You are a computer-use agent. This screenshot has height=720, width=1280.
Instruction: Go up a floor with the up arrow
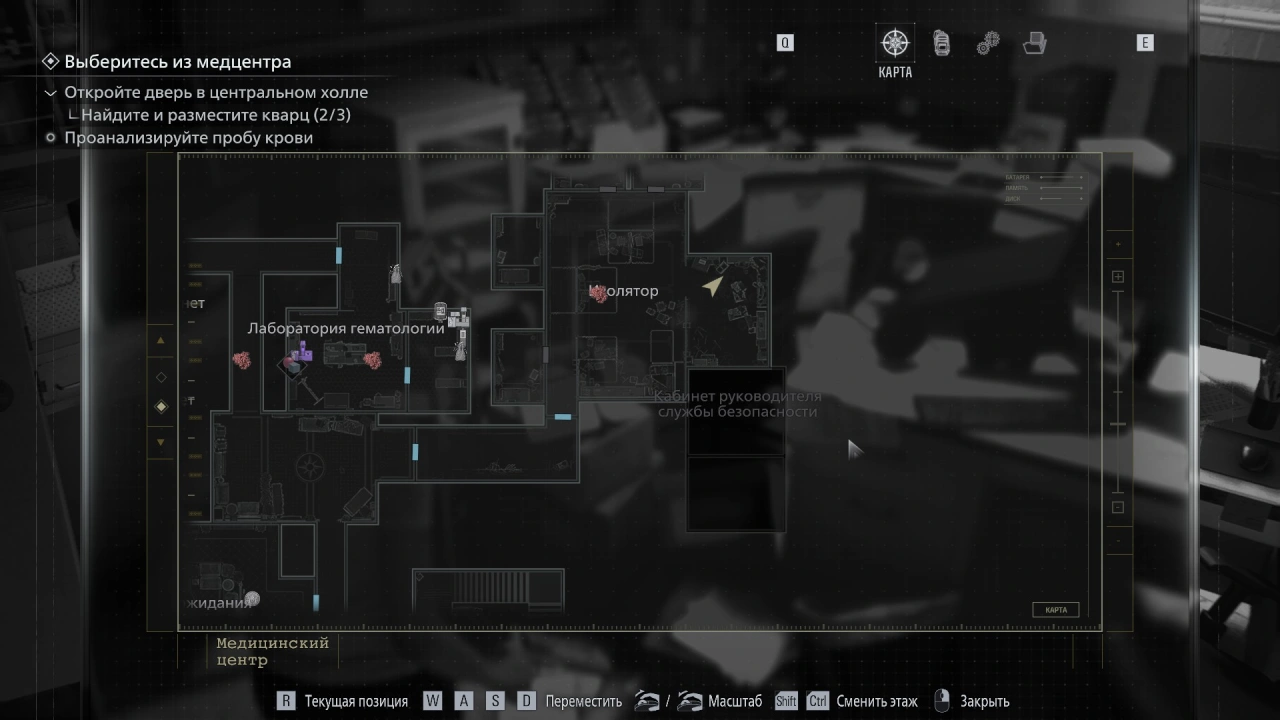(161, 340)
